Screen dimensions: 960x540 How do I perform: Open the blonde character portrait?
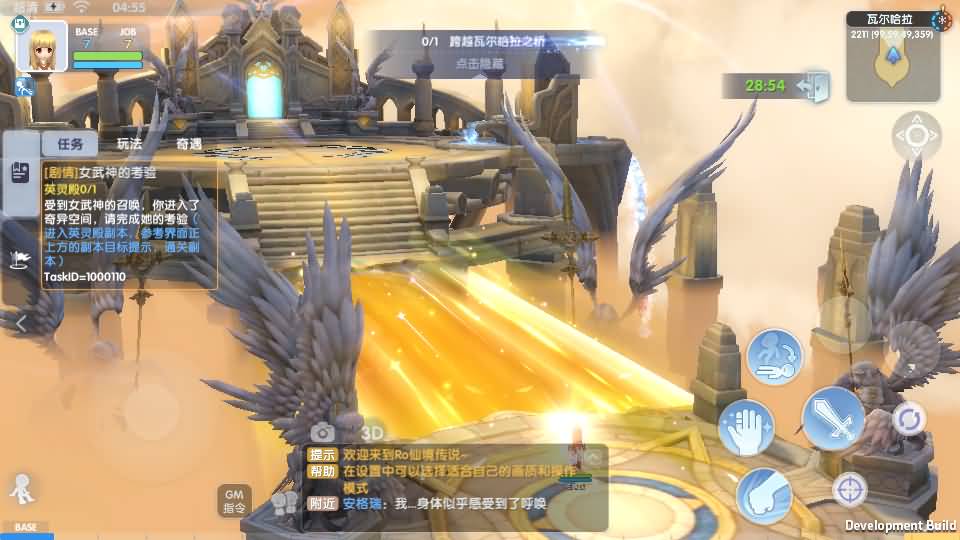(x=42, y=46)
